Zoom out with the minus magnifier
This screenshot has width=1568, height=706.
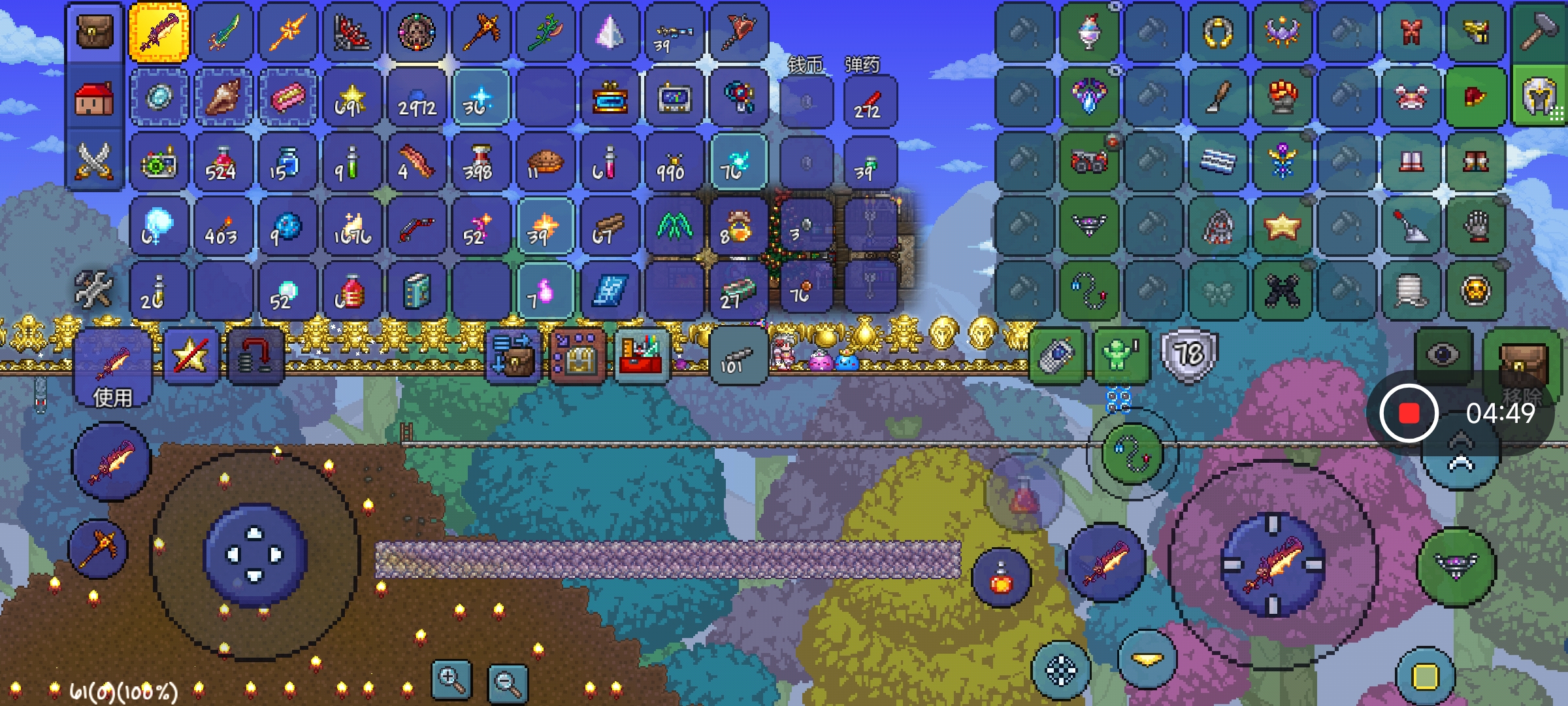click(x=508, y=683)
